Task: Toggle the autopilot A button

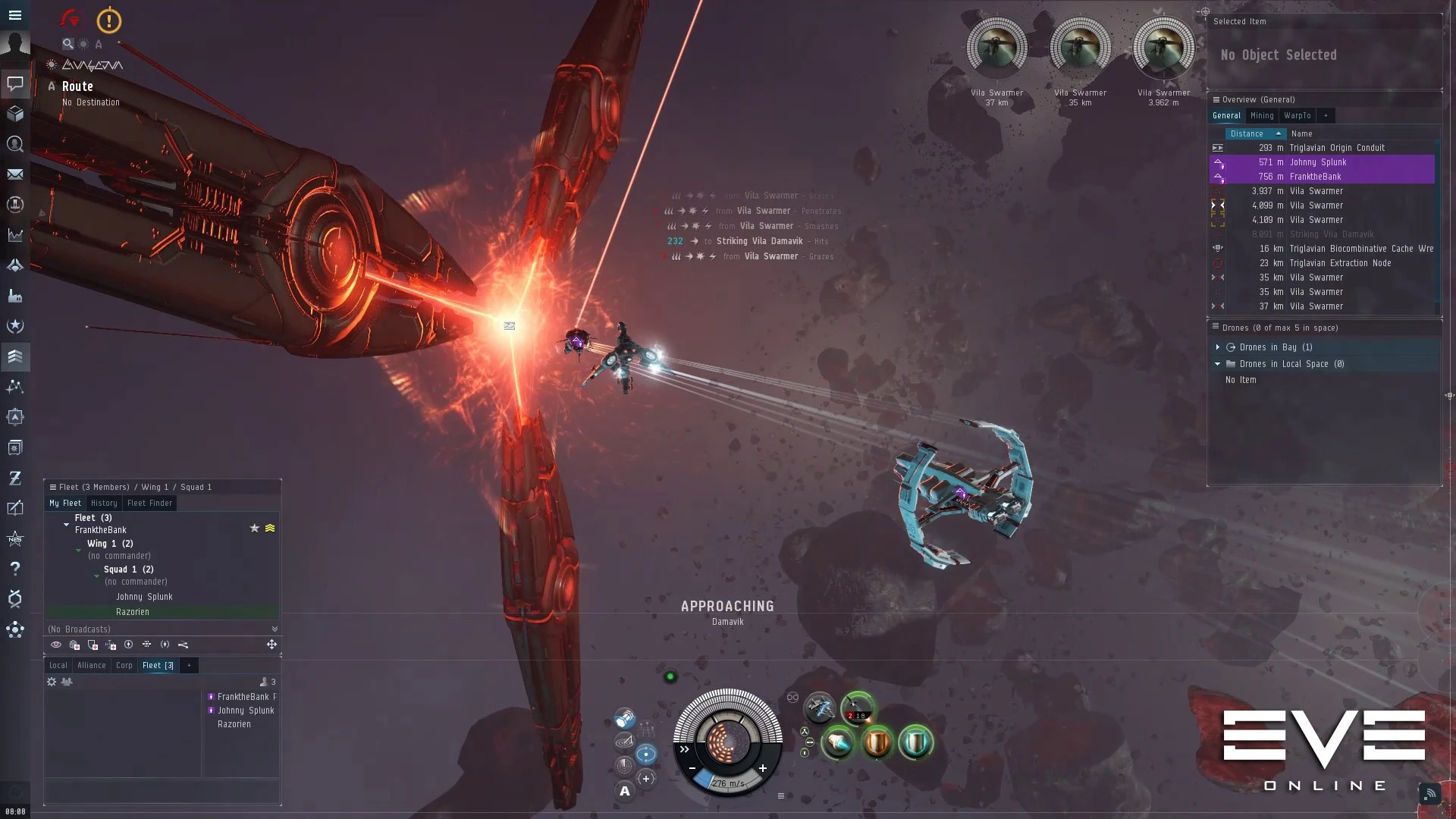Action: point(625,792)
